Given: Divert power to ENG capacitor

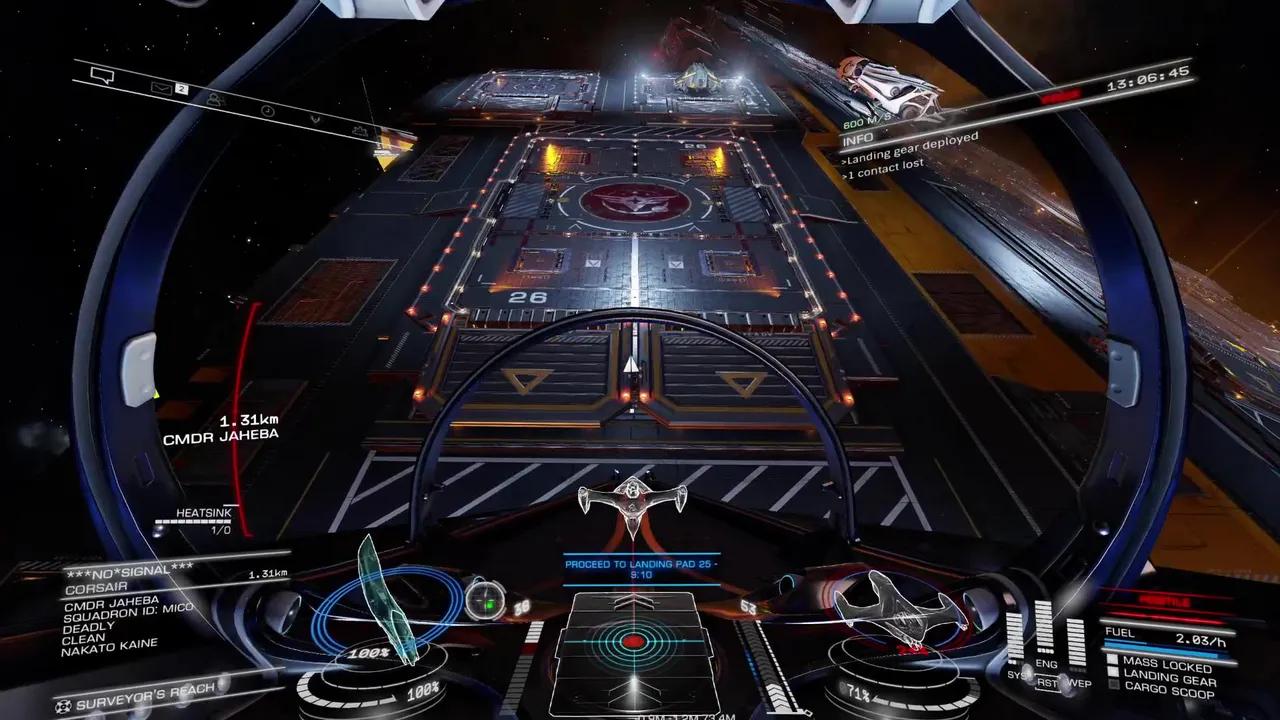Looking at the screenshot, I should (x=1046, y=663).
